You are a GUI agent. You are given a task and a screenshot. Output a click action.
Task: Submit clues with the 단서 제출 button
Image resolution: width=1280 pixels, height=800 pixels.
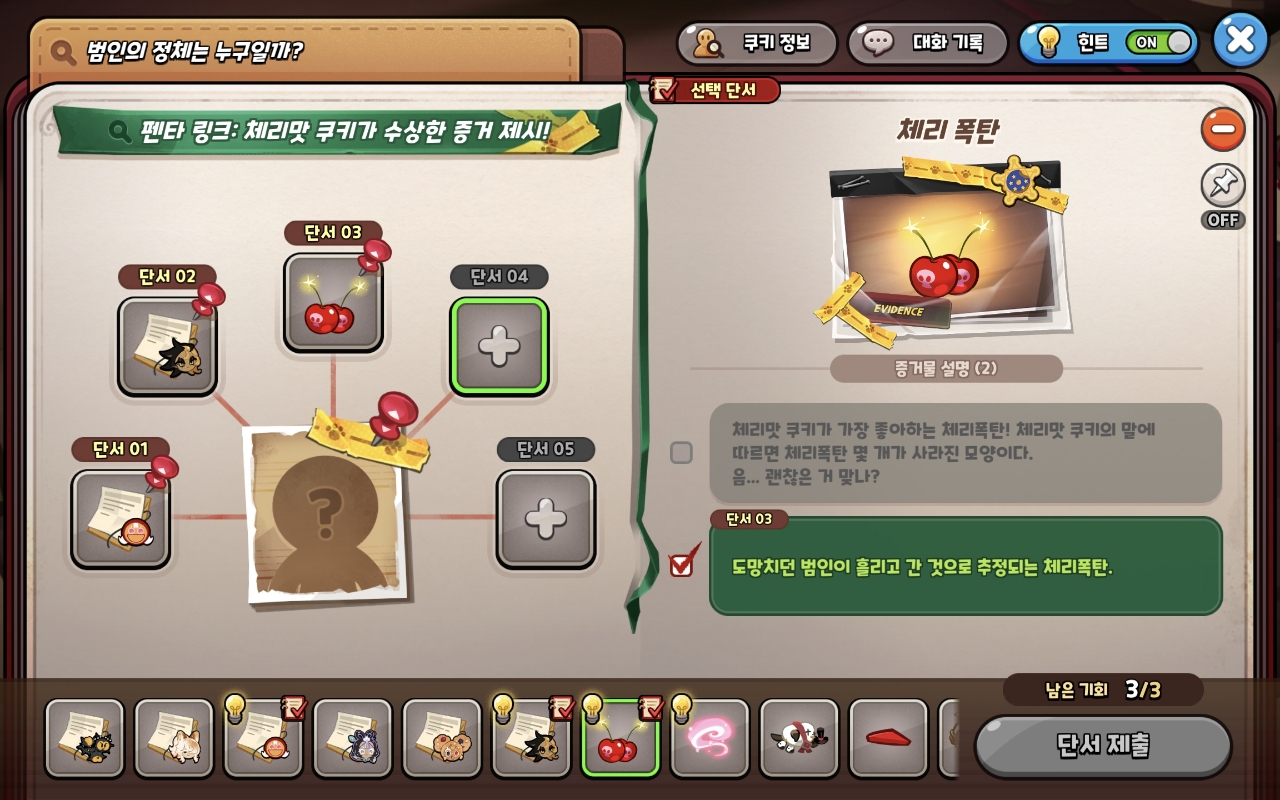pyautogui.click(x=1103, y=746)
